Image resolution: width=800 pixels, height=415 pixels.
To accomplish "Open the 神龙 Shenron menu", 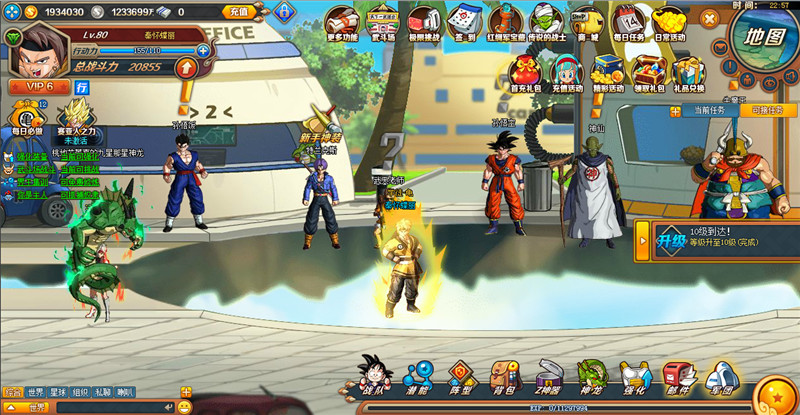I will click(x=591, y=376).
